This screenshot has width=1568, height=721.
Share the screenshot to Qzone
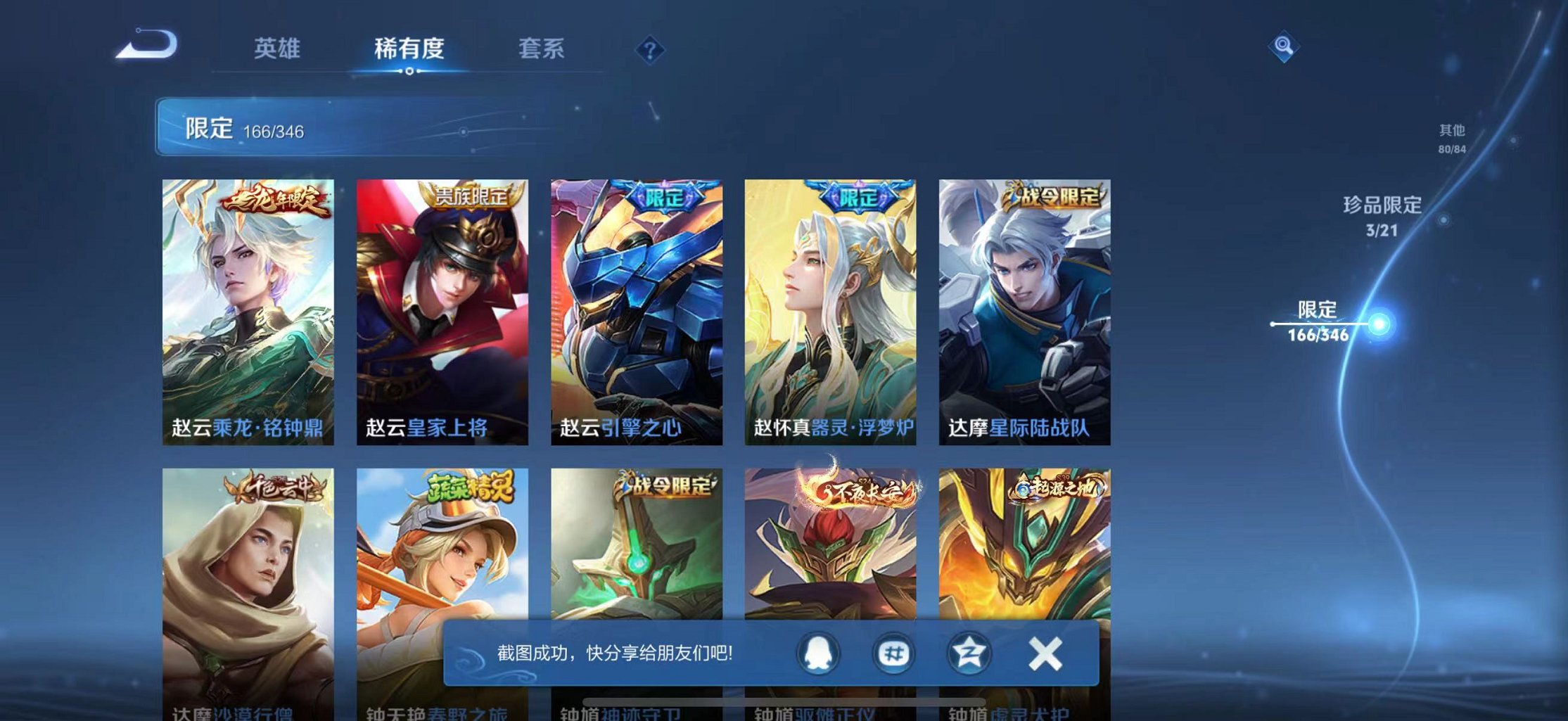click(x=968, y=653)
